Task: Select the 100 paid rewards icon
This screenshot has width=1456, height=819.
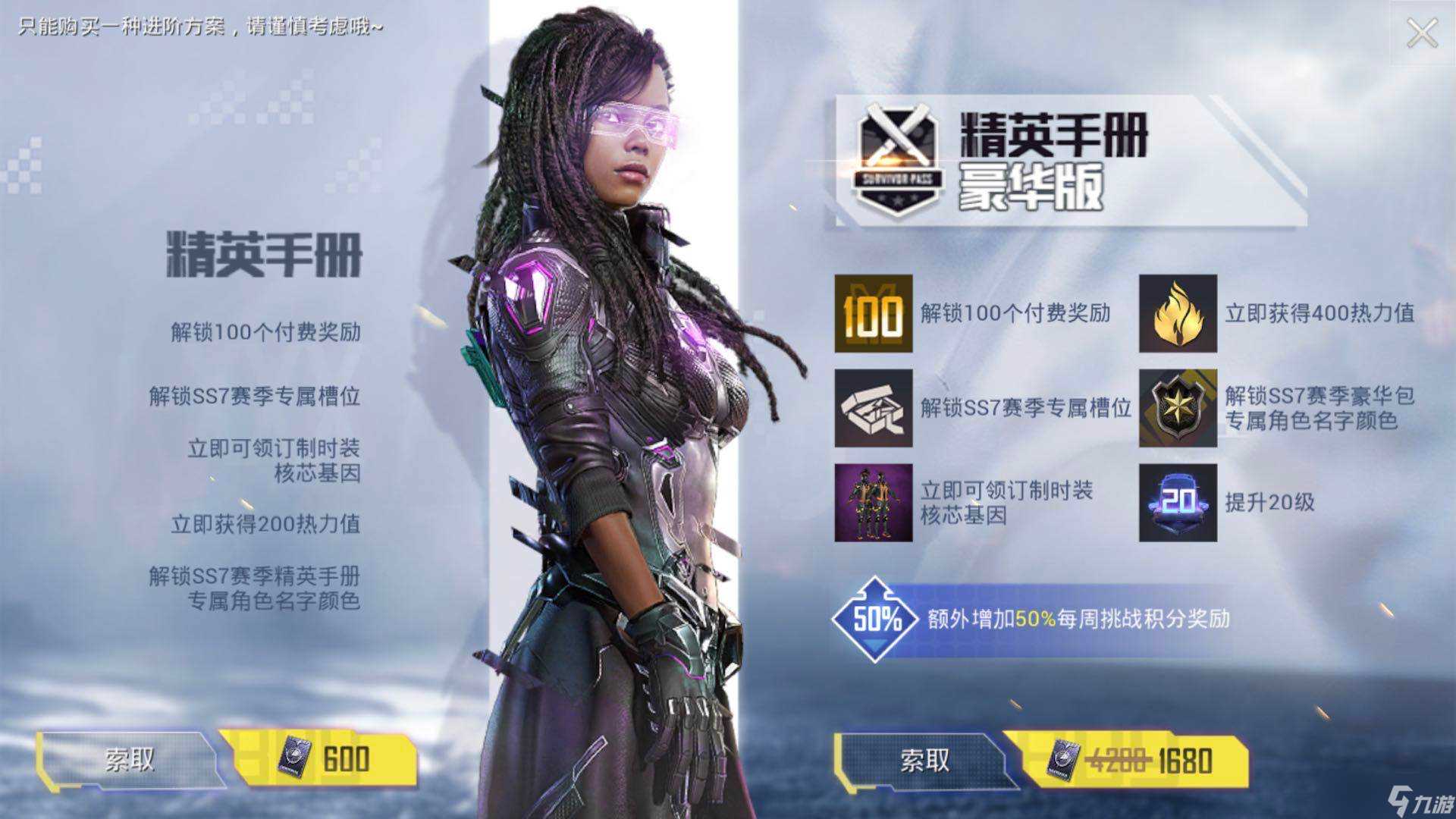Action: click(873, 314)
